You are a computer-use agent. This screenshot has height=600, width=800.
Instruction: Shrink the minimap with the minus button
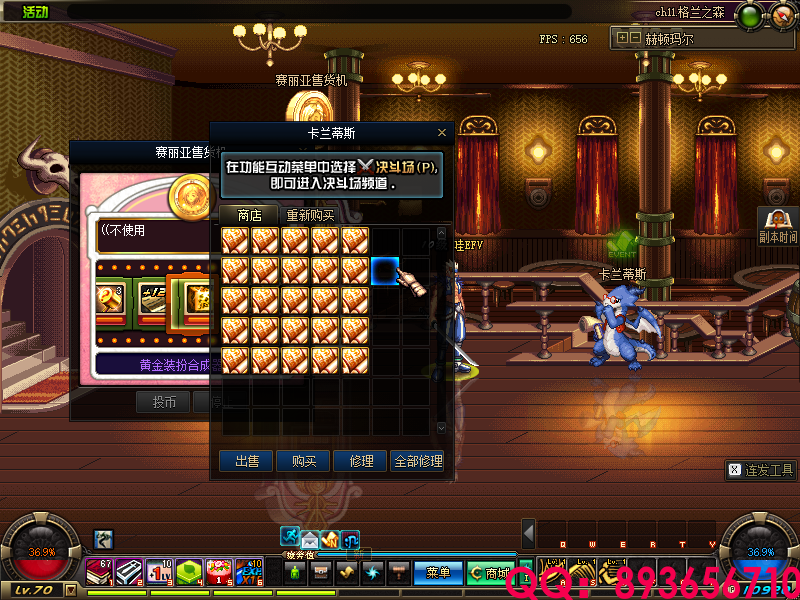coord(634,38)
